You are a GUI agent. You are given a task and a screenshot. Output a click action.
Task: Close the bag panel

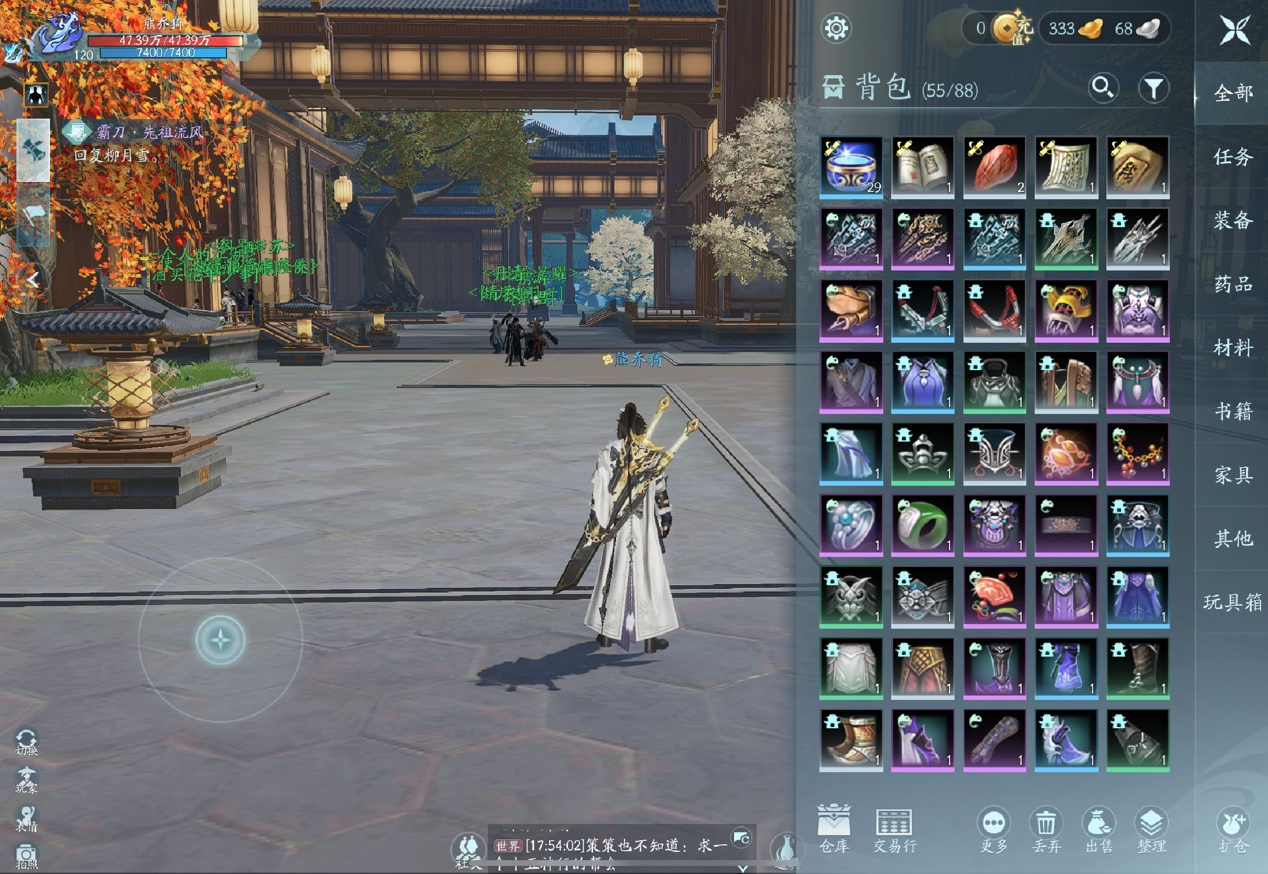pos(1234,30)
